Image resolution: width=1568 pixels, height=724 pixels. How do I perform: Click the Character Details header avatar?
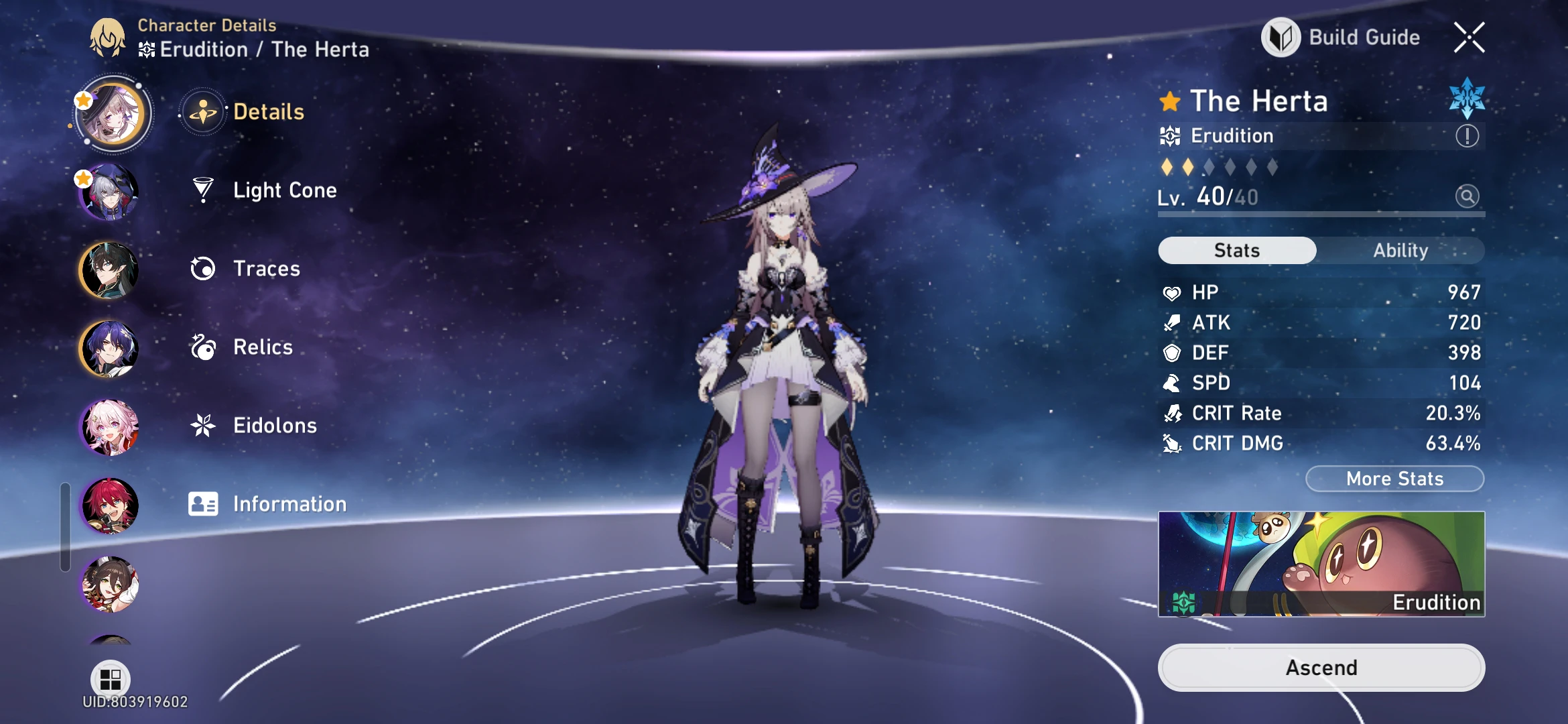[x=107, y=38]
